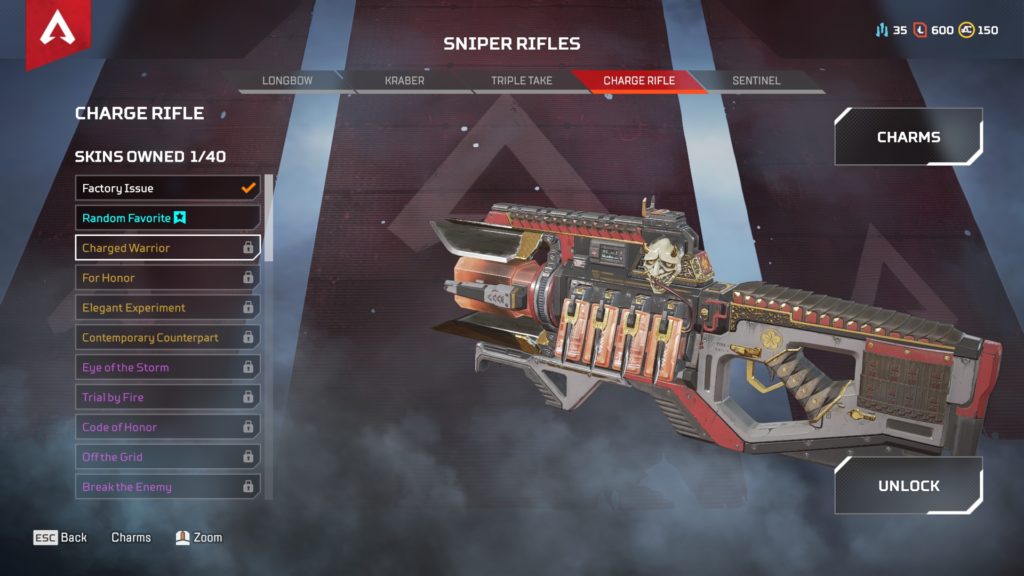The width and height of the screenshot is (1024, 576).
Task: Unlock the selected skin
Action: coord(908,486)
